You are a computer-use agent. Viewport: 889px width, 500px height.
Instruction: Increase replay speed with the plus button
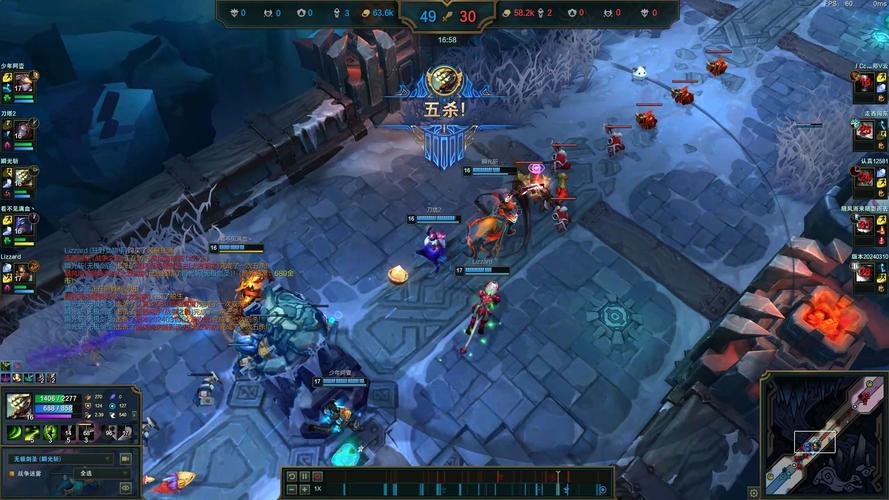[x=304, y=489]
